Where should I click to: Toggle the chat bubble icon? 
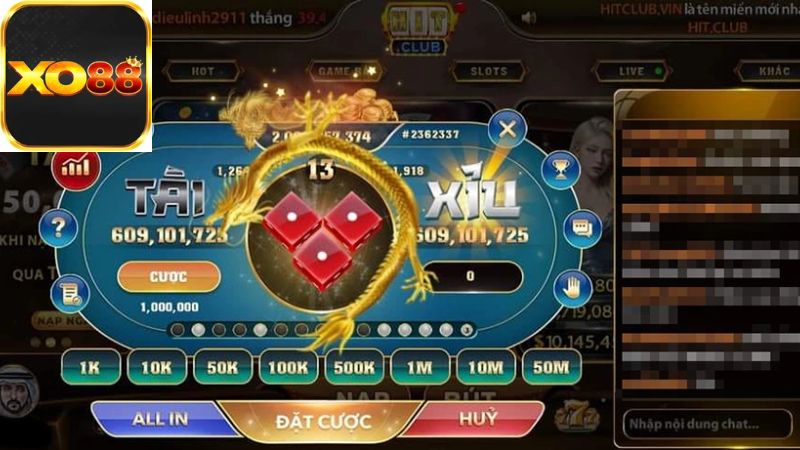coord(580,227)
